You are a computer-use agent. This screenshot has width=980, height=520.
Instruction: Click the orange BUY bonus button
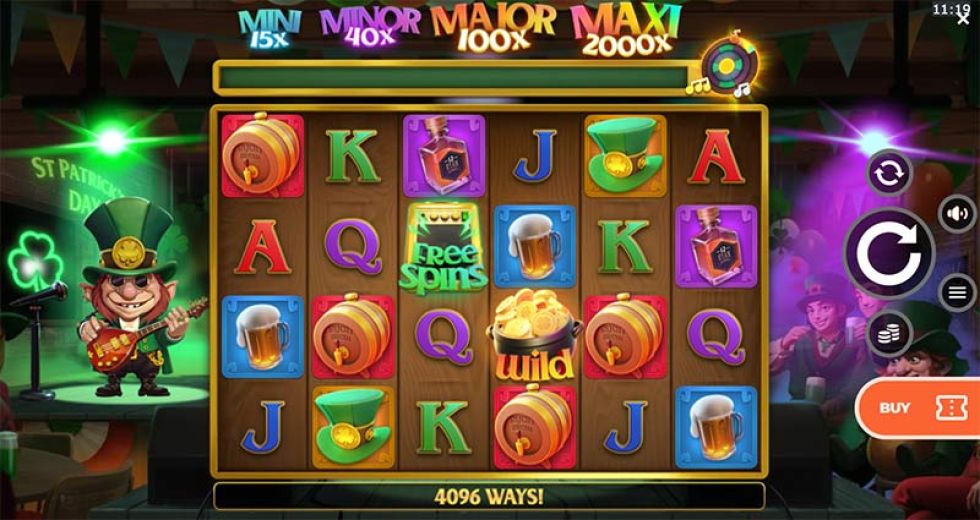(x=917, y=407)
